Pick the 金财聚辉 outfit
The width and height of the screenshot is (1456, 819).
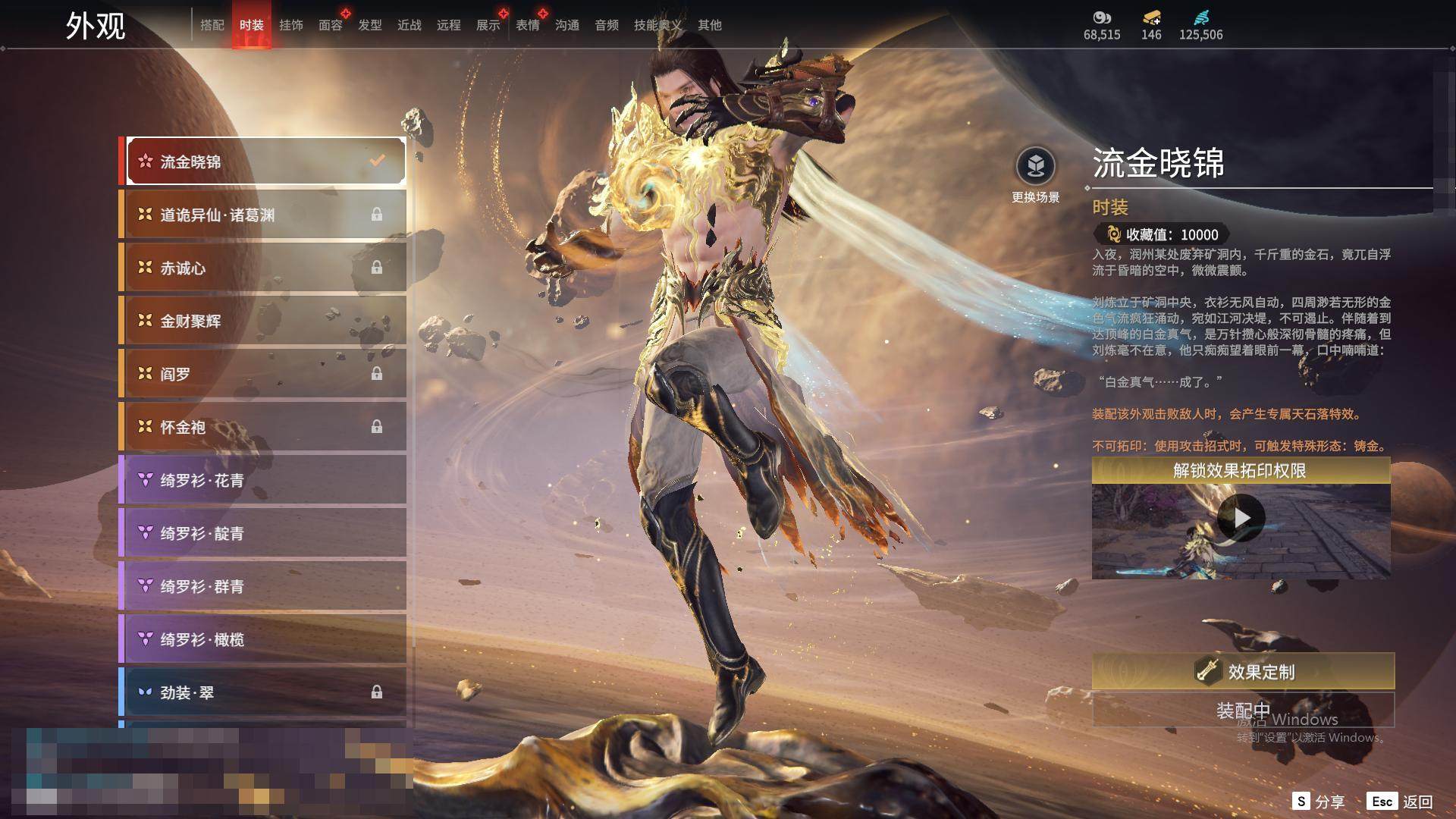tap(263, 321)
